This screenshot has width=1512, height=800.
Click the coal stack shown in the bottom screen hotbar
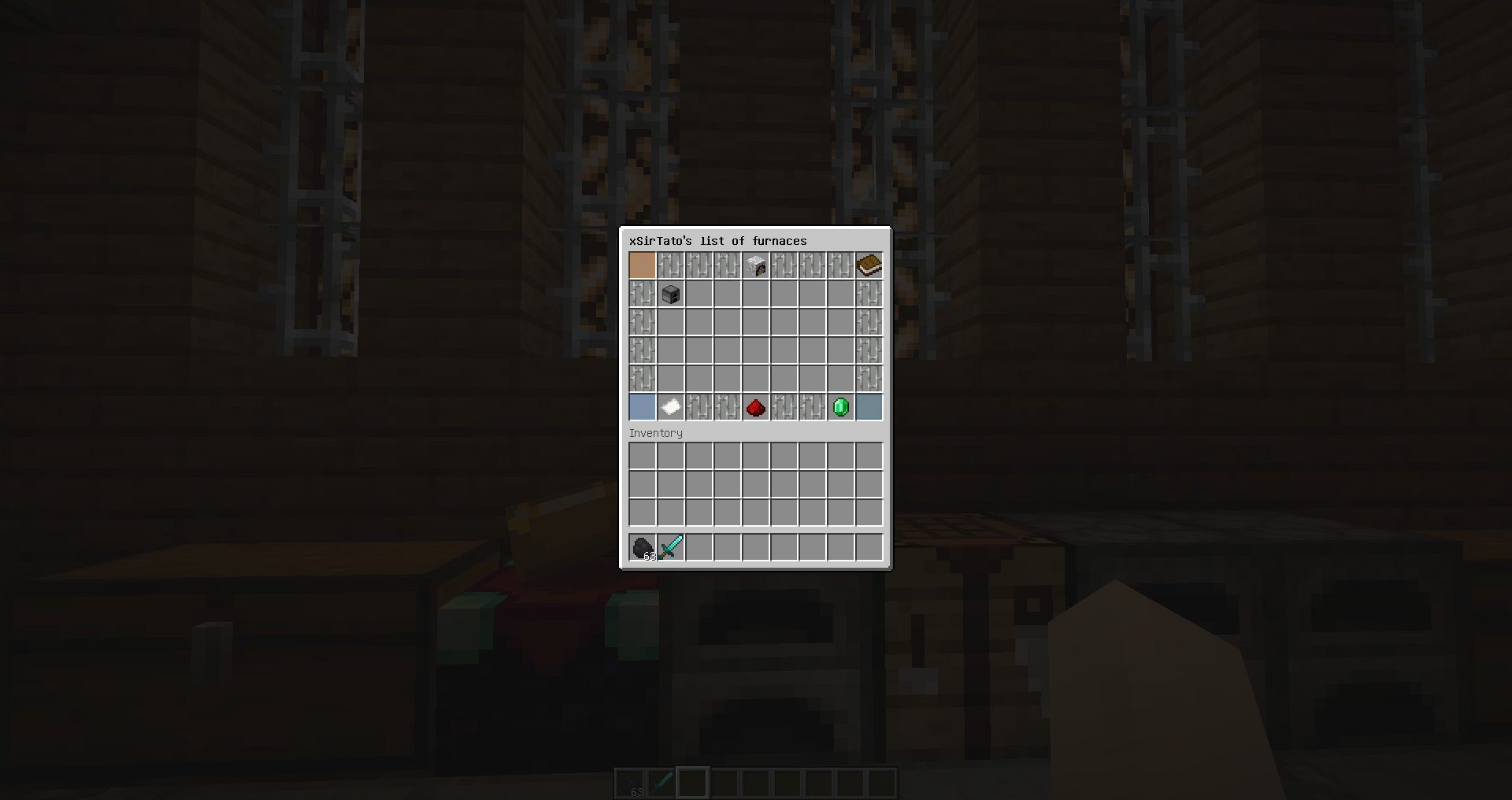(630, 783)
